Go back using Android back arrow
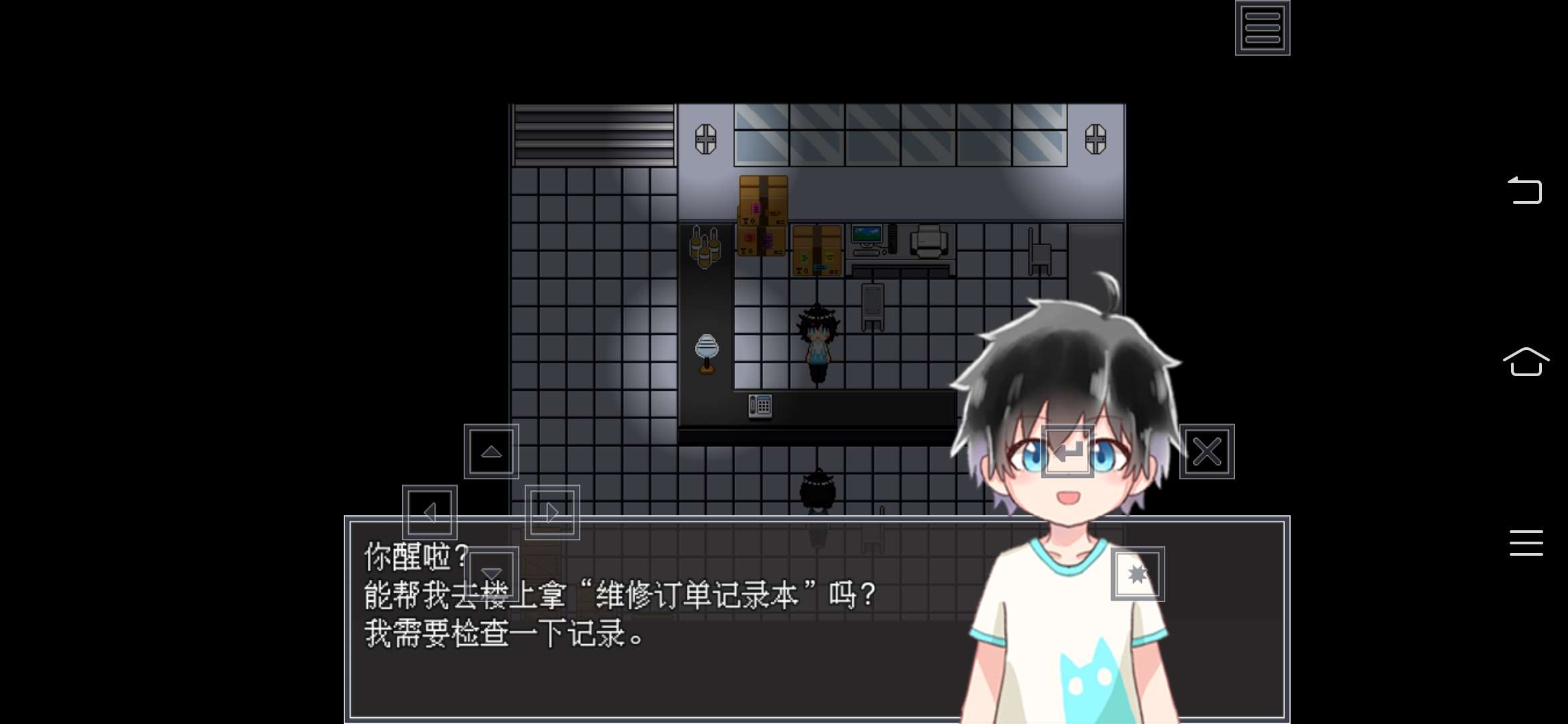 click(x=1525, y=190)
